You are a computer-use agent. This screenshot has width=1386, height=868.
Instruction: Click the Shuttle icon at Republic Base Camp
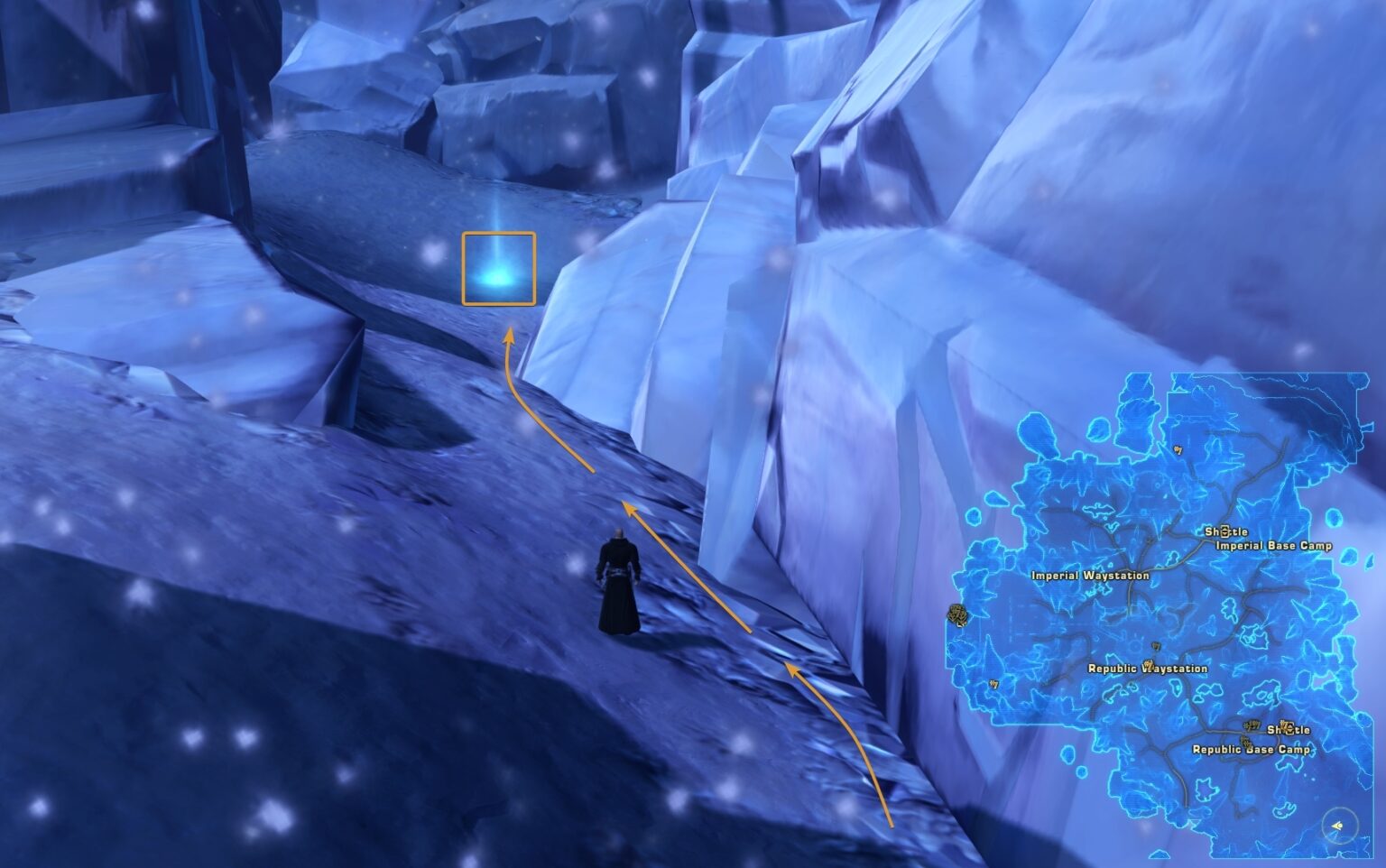pyautogui.click(x=1287, y=729)
